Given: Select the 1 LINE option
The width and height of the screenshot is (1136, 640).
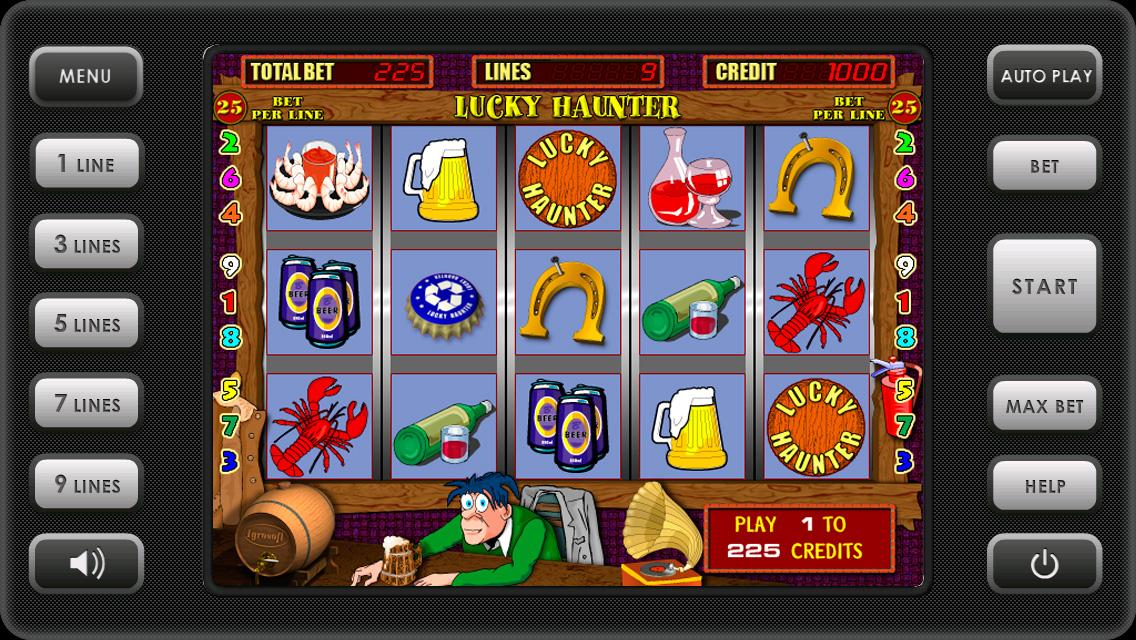Looking at the screenshot, I should [x=85, y=164].
